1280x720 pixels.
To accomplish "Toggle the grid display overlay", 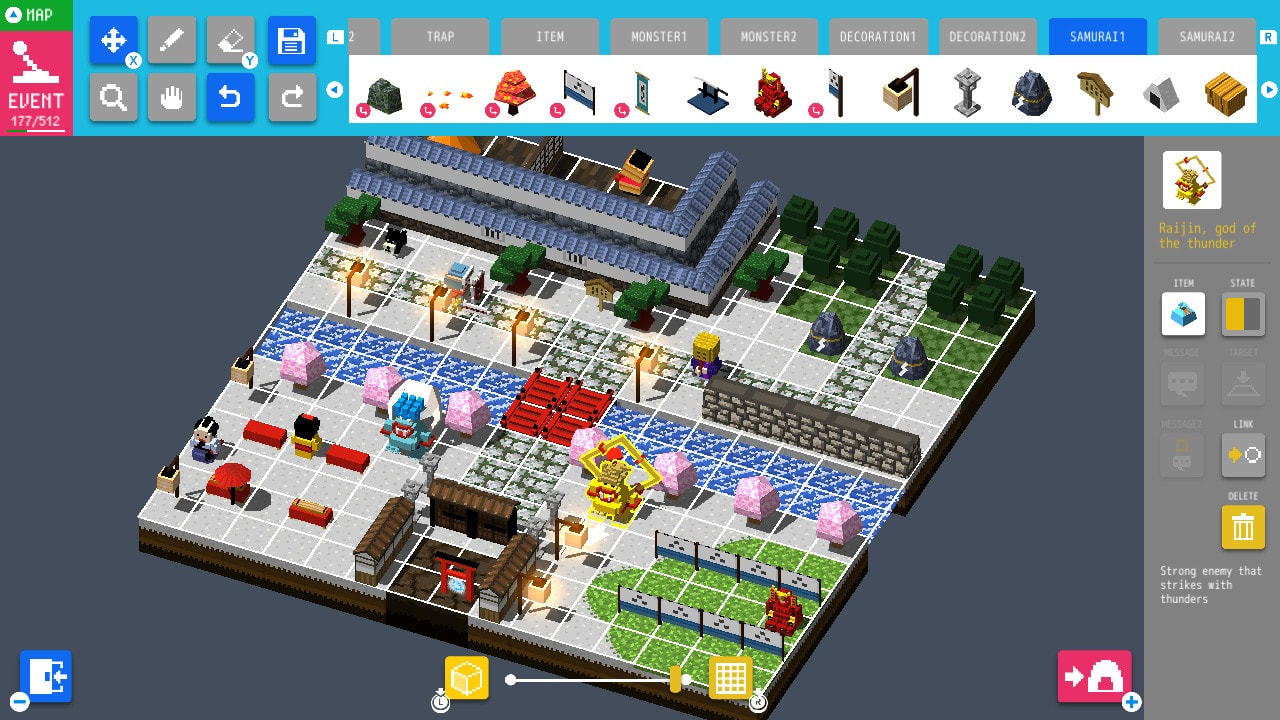I will coord(731,677).
